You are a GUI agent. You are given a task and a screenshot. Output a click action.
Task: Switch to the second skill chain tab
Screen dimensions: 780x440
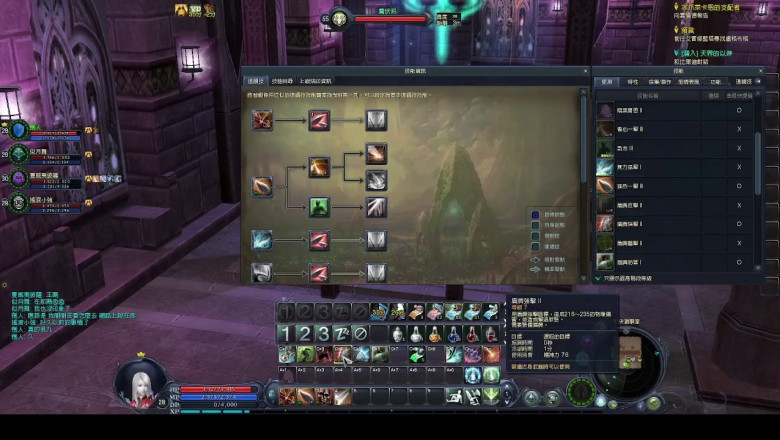(283, 81)
